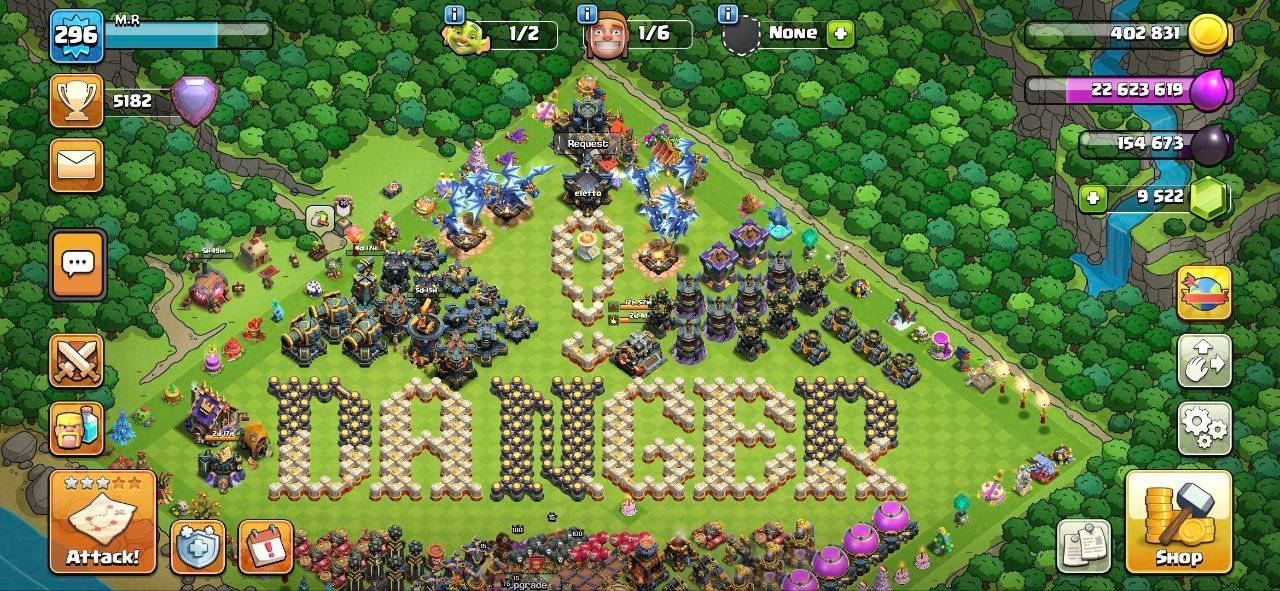Open the crossed swords clan war menu
Image resolution: width=1280 pixels, height=591 pixels.
[x=77, y=361]
